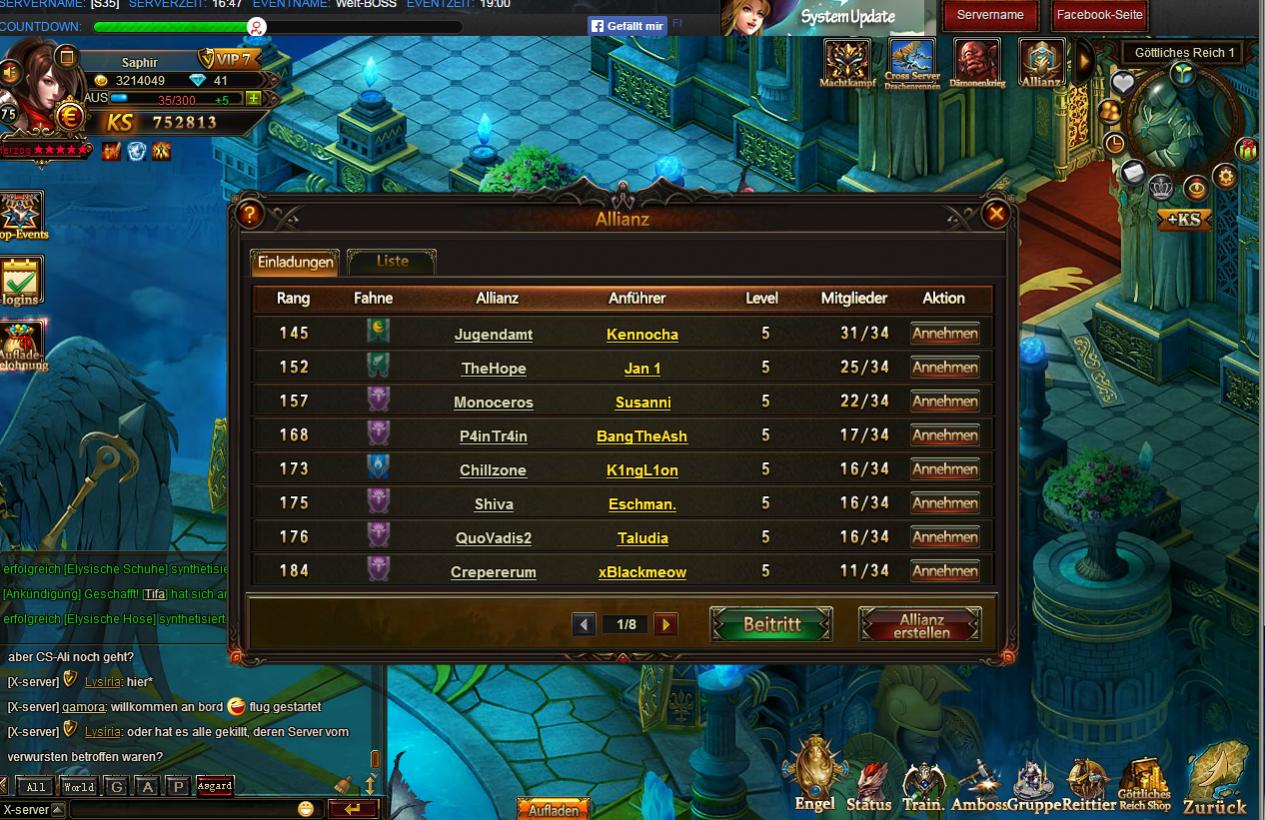Click the green Beitritt button
The height and width of the screenshot is (820, 1265).
coord(771,624)
